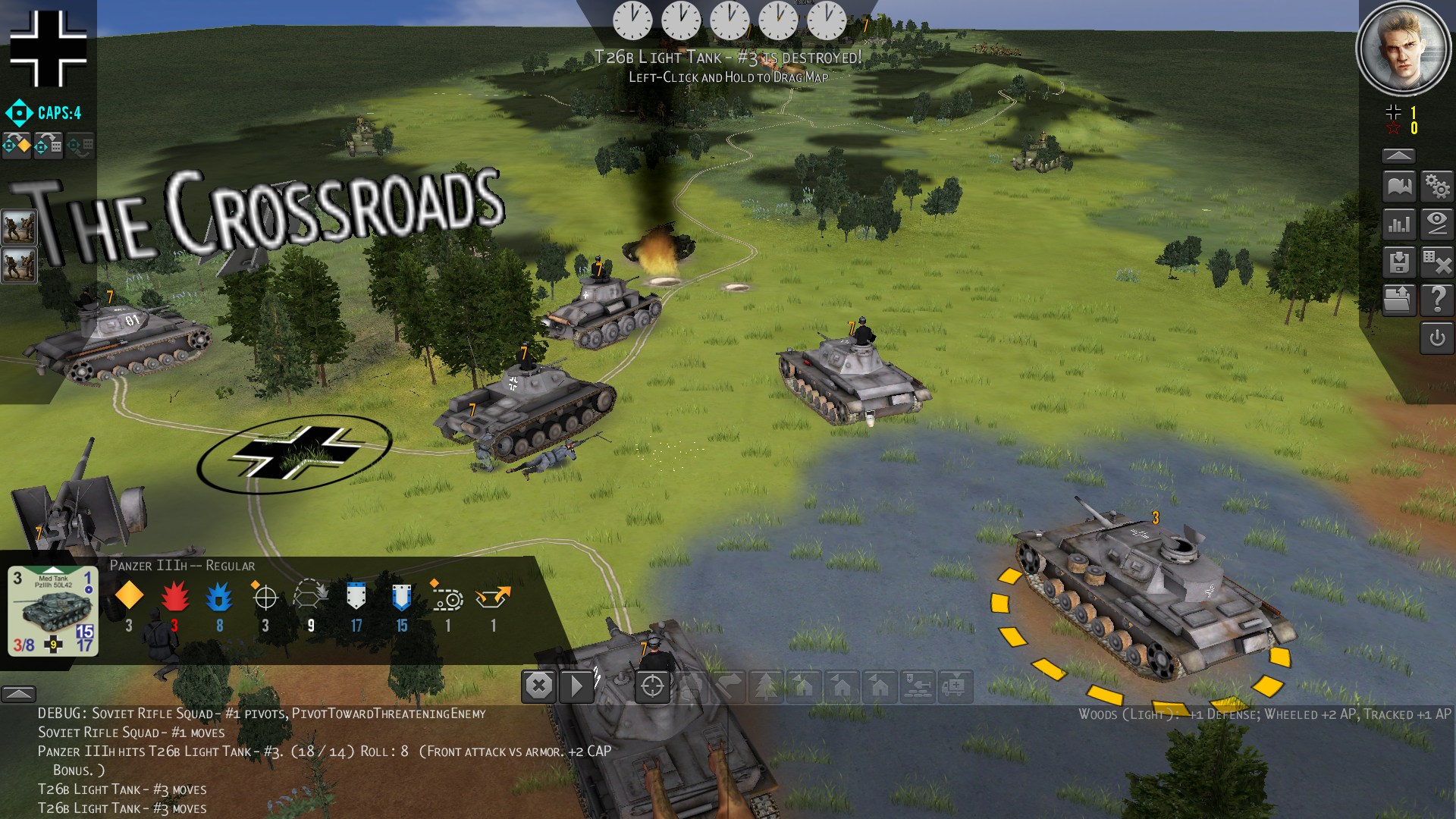The height and width of the screenshot is (819, 1456).
Task: Convert CAP to orange diamond action
Action: 17,145
